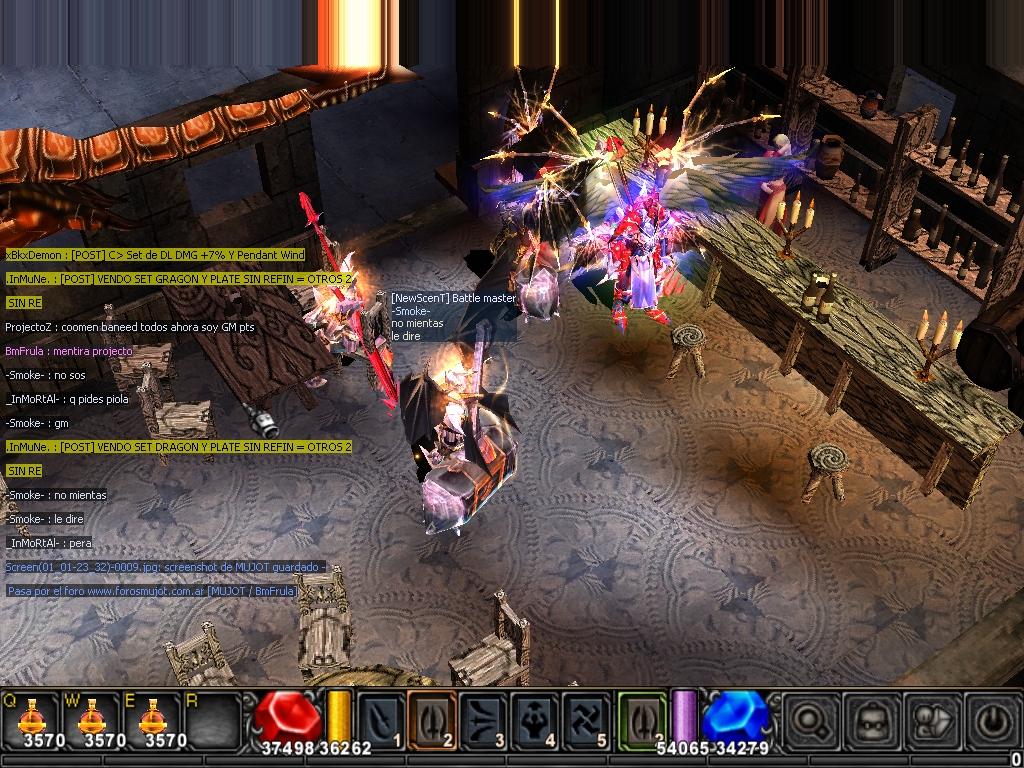This screenshot has height=768, width=1024.
Task: Select skill slot 1 on the skill bar
Action: click(382, 719)
